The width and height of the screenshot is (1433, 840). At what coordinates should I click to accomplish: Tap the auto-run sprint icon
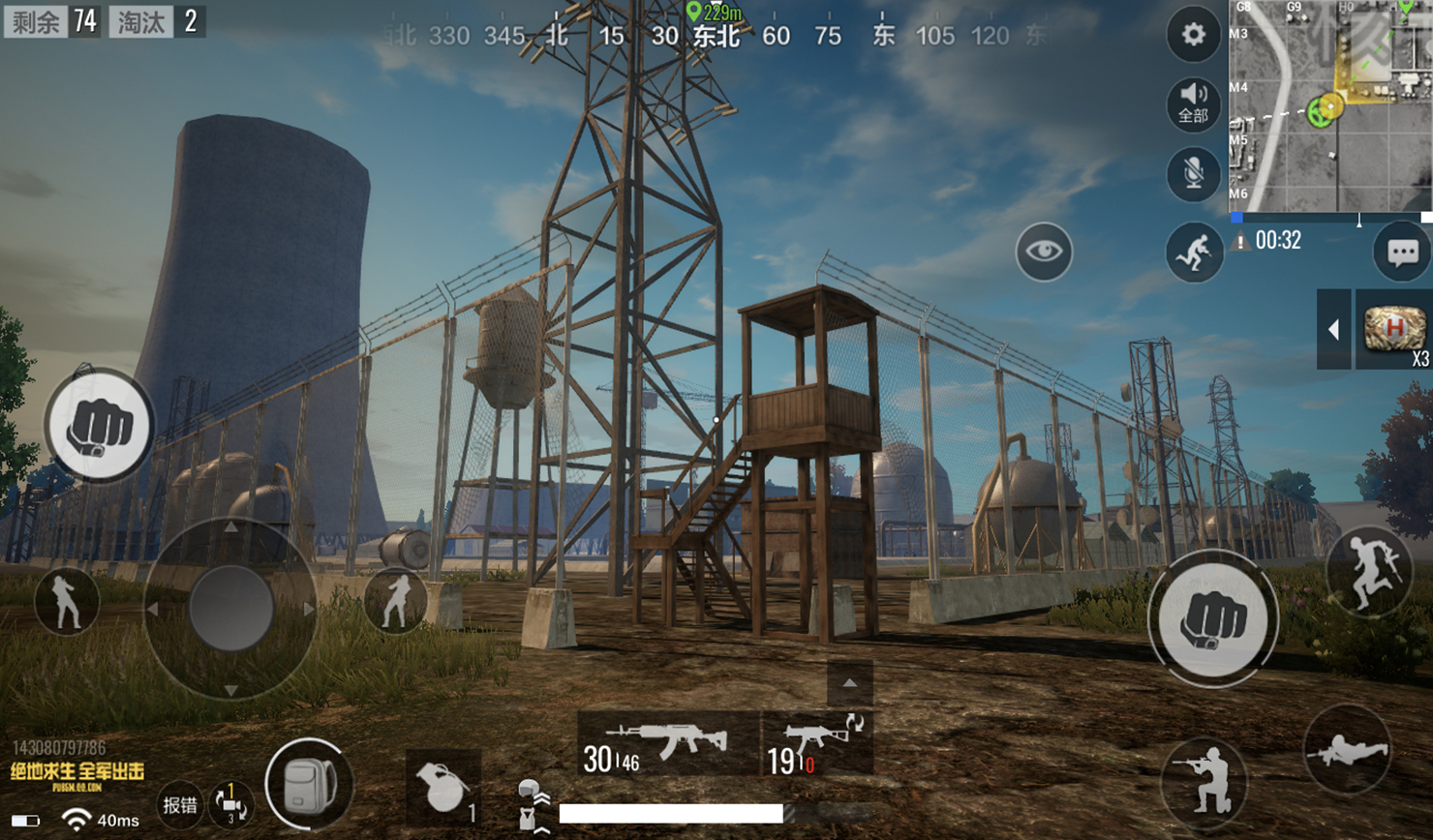click(x=1195, y=253)
